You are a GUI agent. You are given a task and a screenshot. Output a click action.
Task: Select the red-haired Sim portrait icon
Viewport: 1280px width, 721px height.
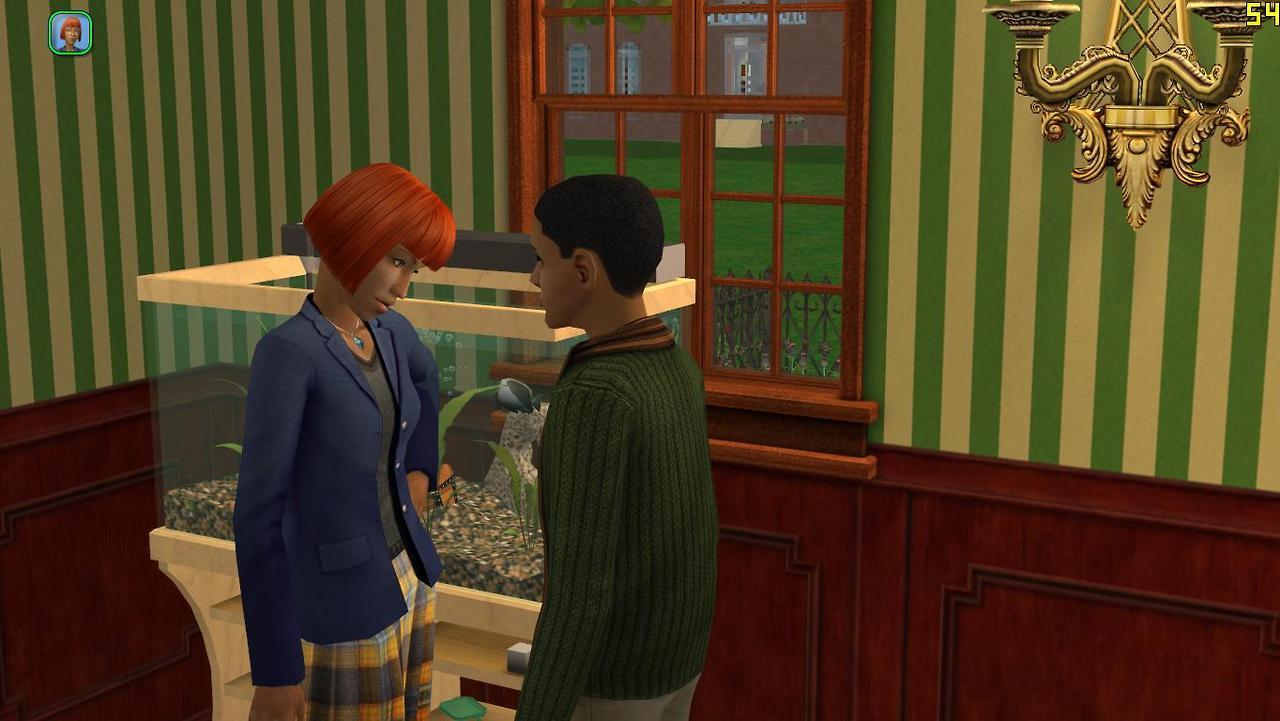(70, 32)
